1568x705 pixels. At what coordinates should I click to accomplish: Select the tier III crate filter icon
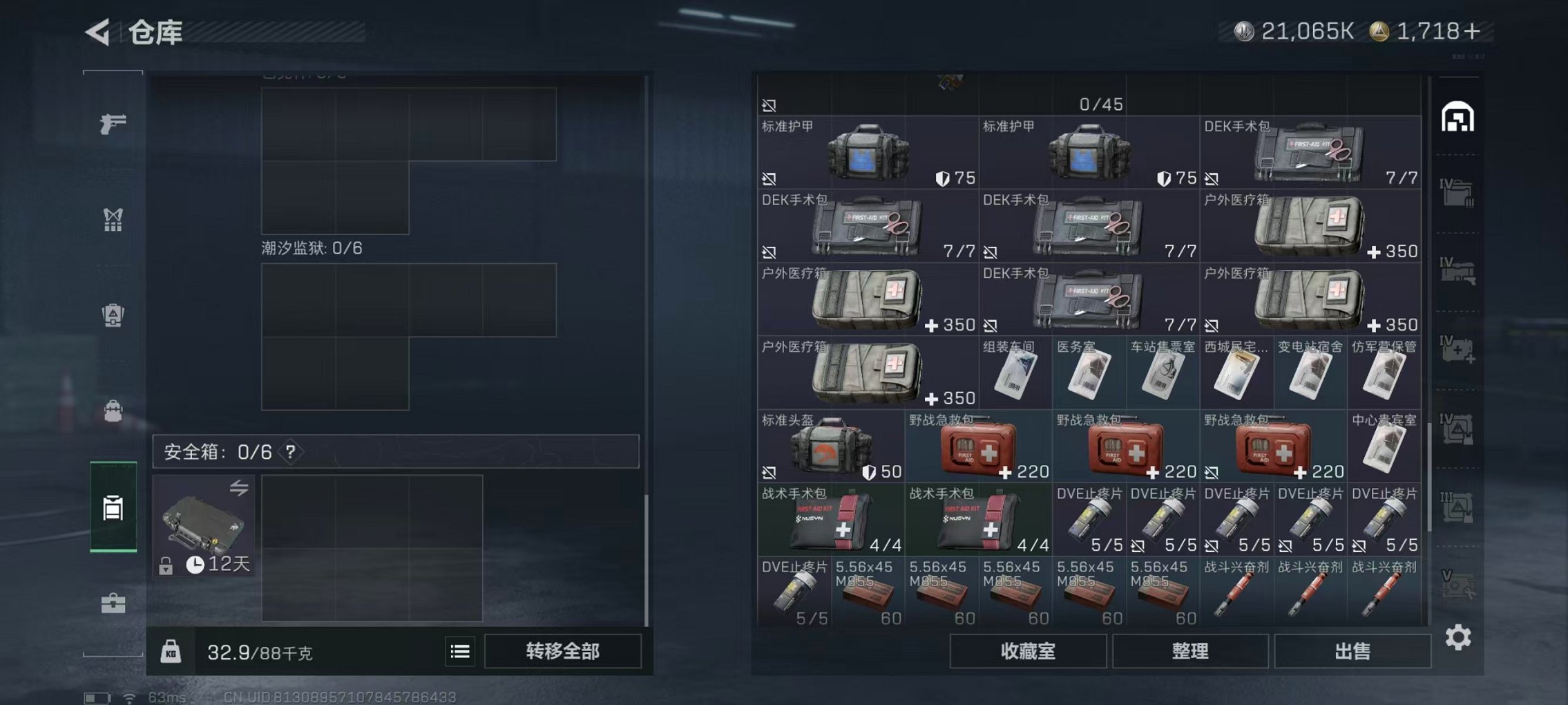pyautogui.click(x=1456, y=507)
